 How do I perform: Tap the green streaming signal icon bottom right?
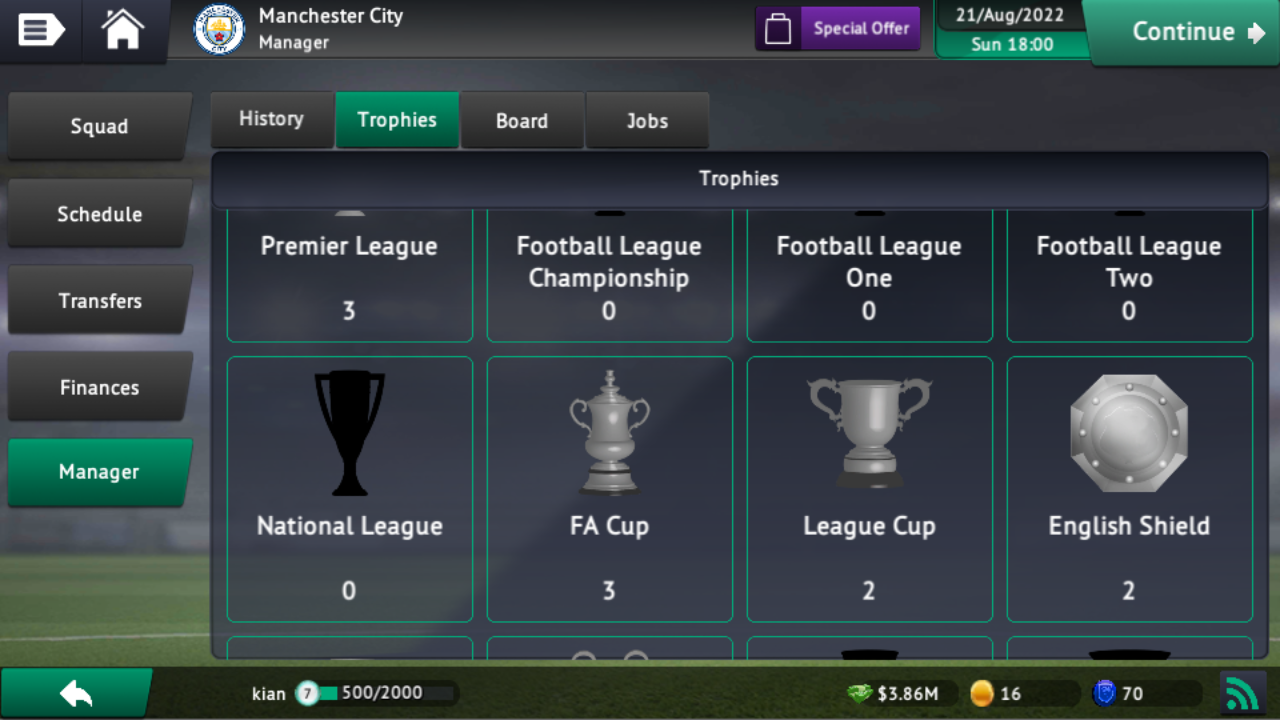coord(1243,692)
